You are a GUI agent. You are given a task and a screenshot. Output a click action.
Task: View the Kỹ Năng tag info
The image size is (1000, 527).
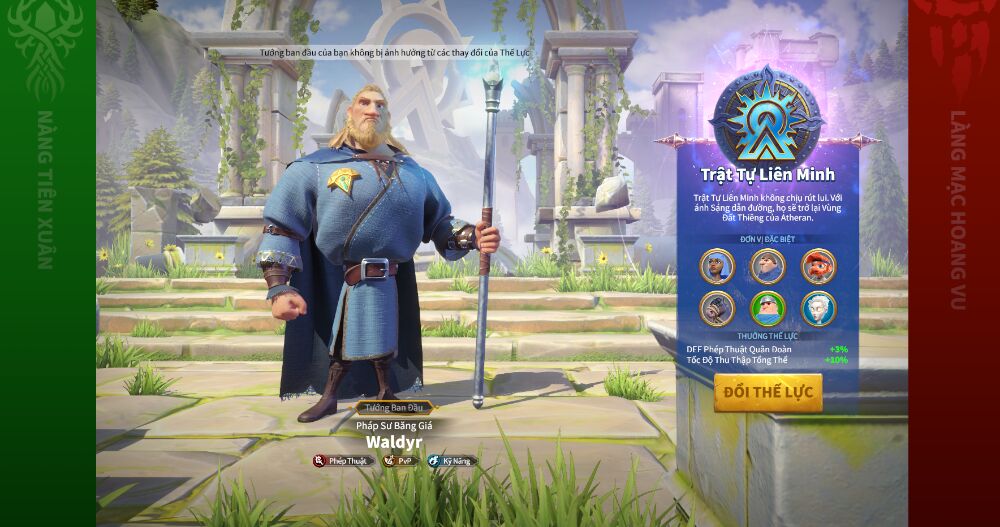pyautogui.click(x=450, y=461)
